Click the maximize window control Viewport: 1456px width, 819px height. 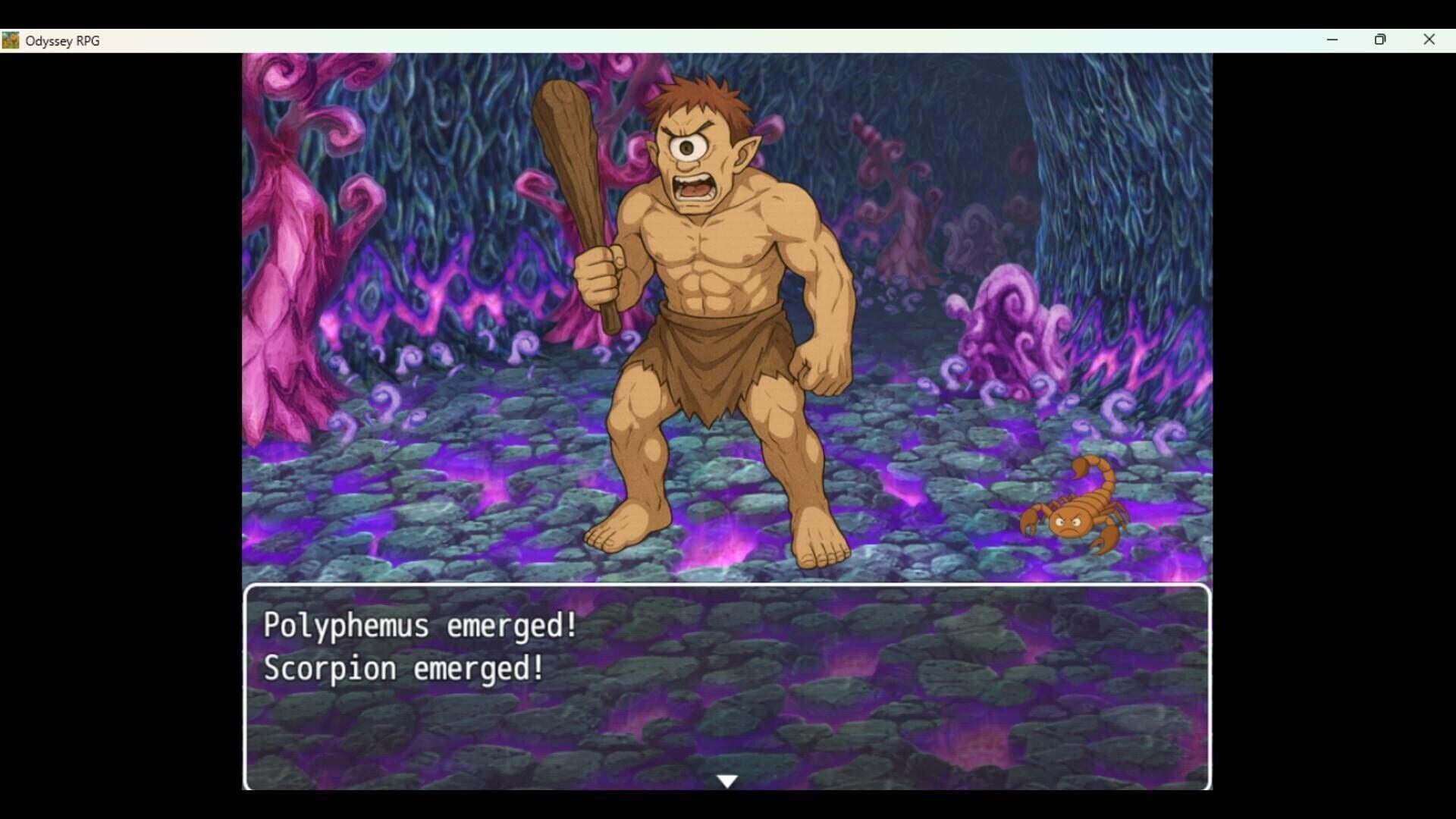1380,39
